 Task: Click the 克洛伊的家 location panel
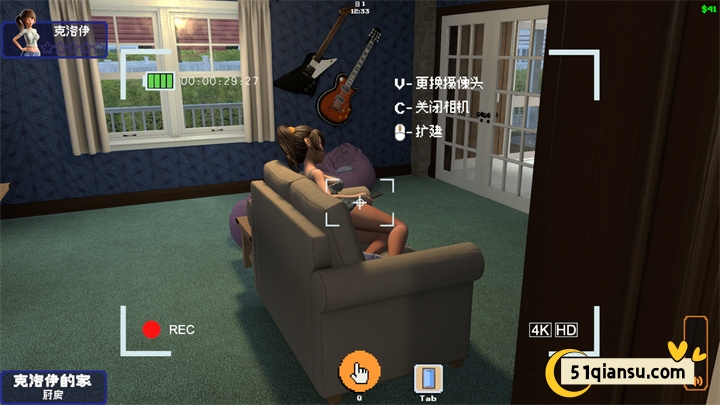[x=51, y=387]
